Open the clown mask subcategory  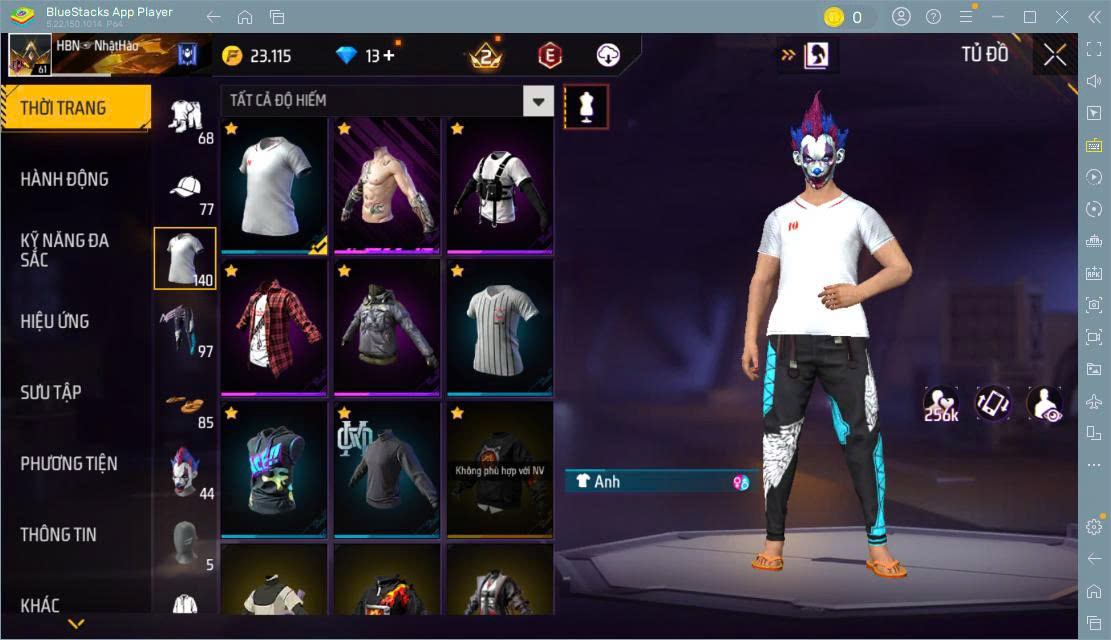click(x=185, y=472)
